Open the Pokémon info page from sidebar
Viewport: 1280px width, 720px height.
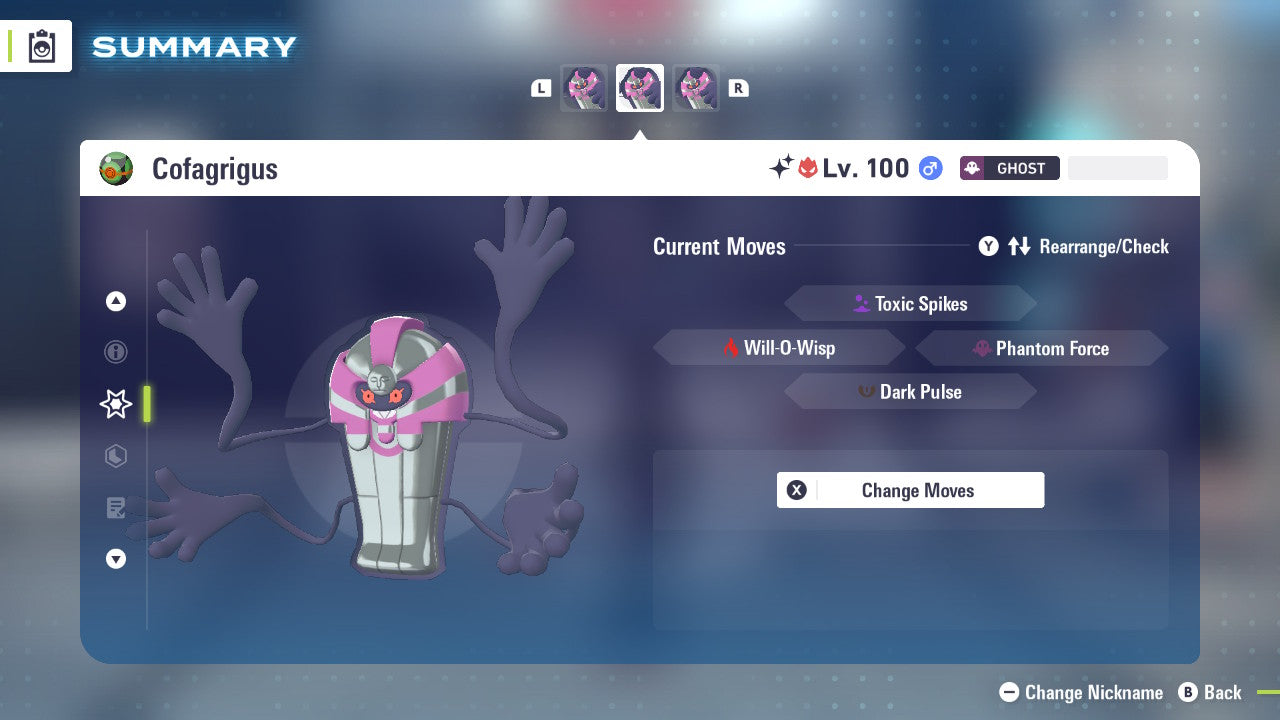(x=116, y=352)
